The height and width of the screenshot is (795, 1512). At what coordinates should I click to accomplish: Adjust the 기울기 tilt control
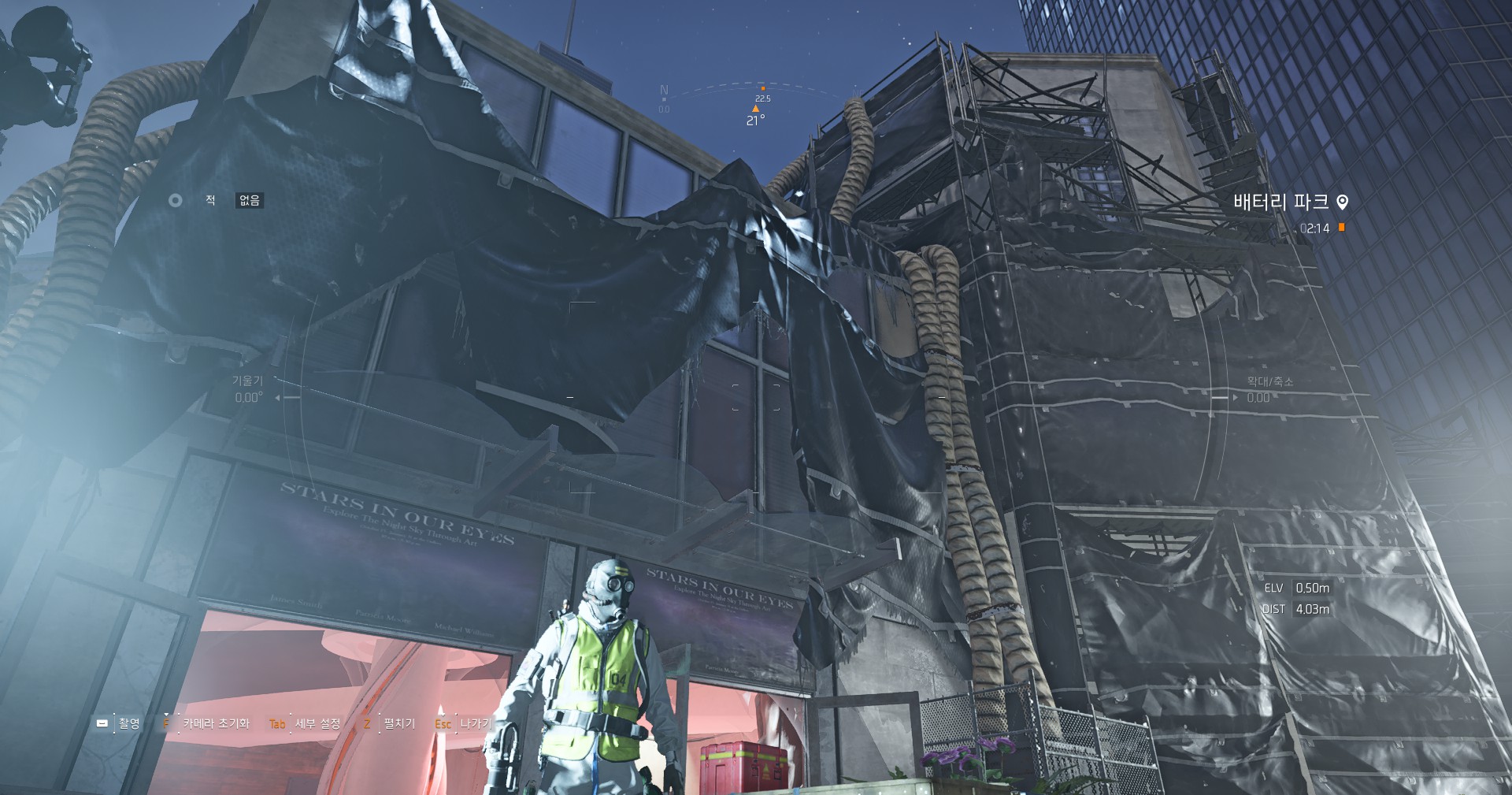(249, 390)
